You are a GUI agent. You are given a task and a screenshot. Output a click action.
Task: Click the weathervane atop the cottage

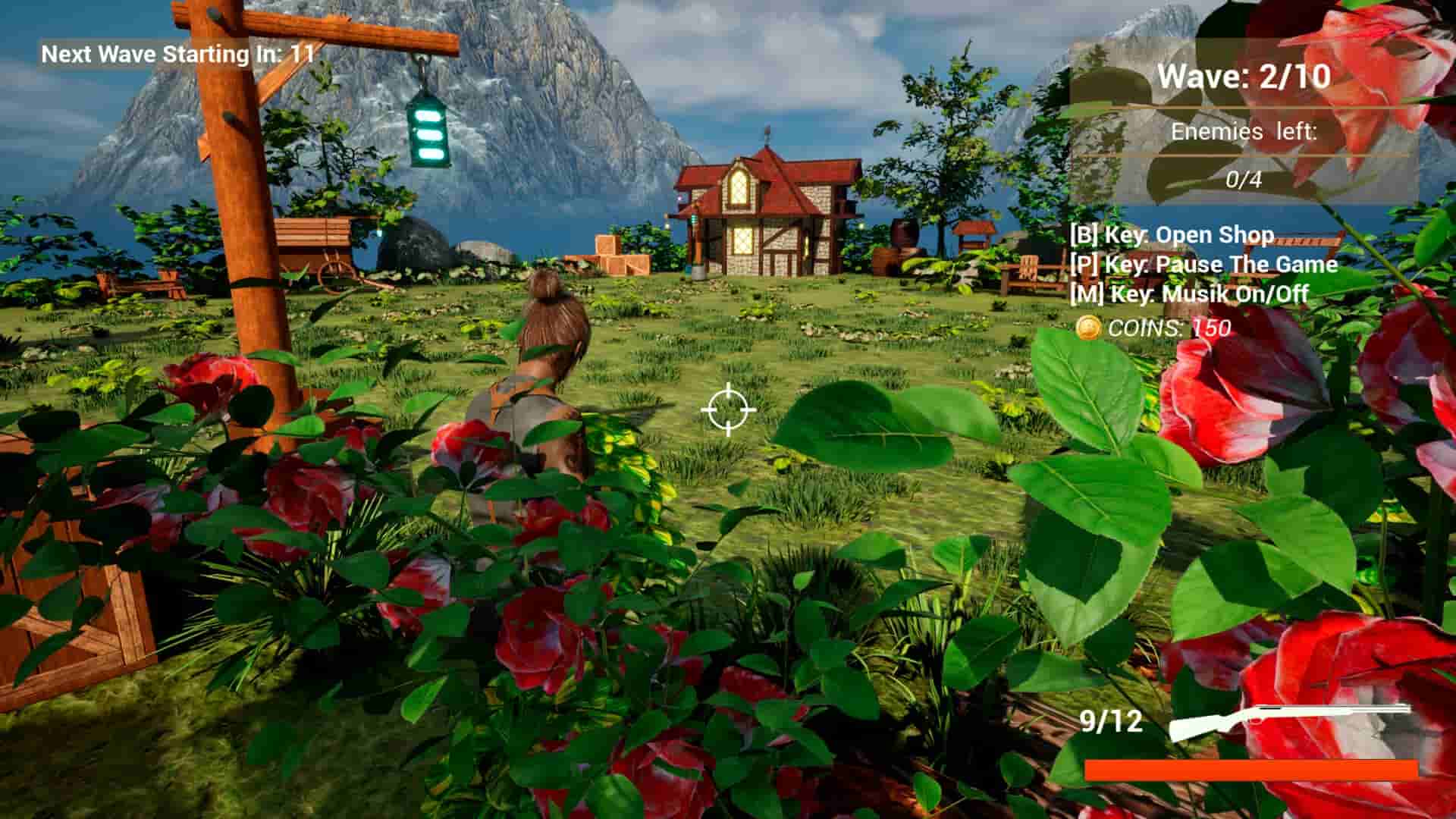766,135
